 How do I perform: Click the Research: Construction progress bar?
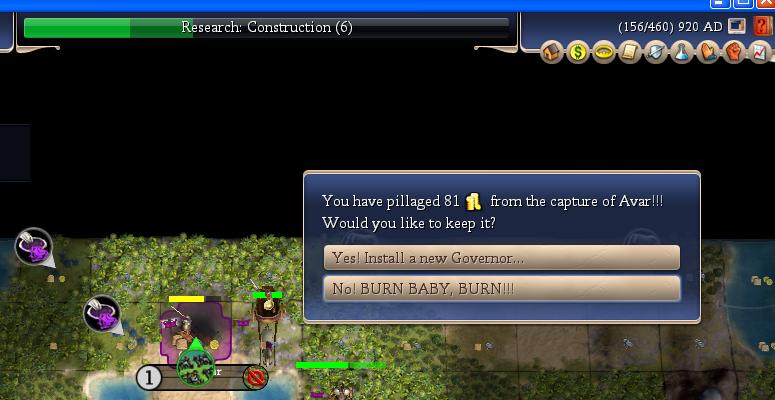tap(266, 27)
